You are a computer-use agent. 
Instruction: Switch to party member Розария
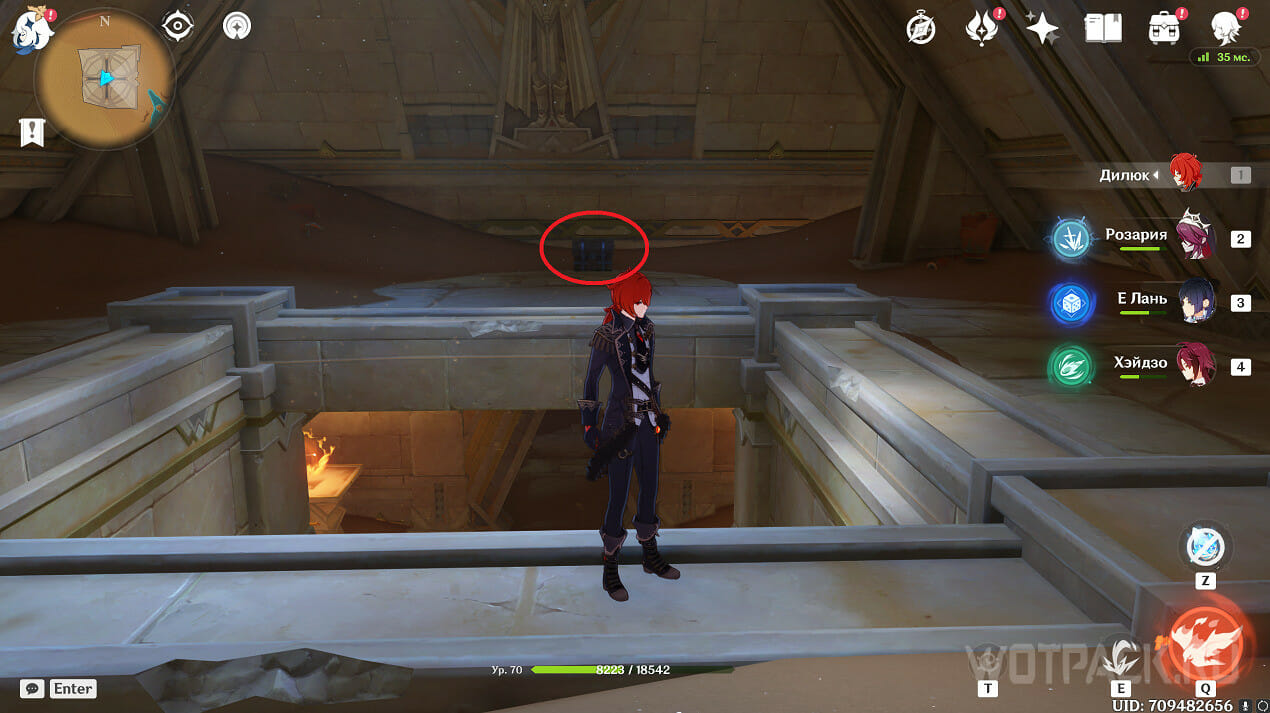tap(1194, 237)
